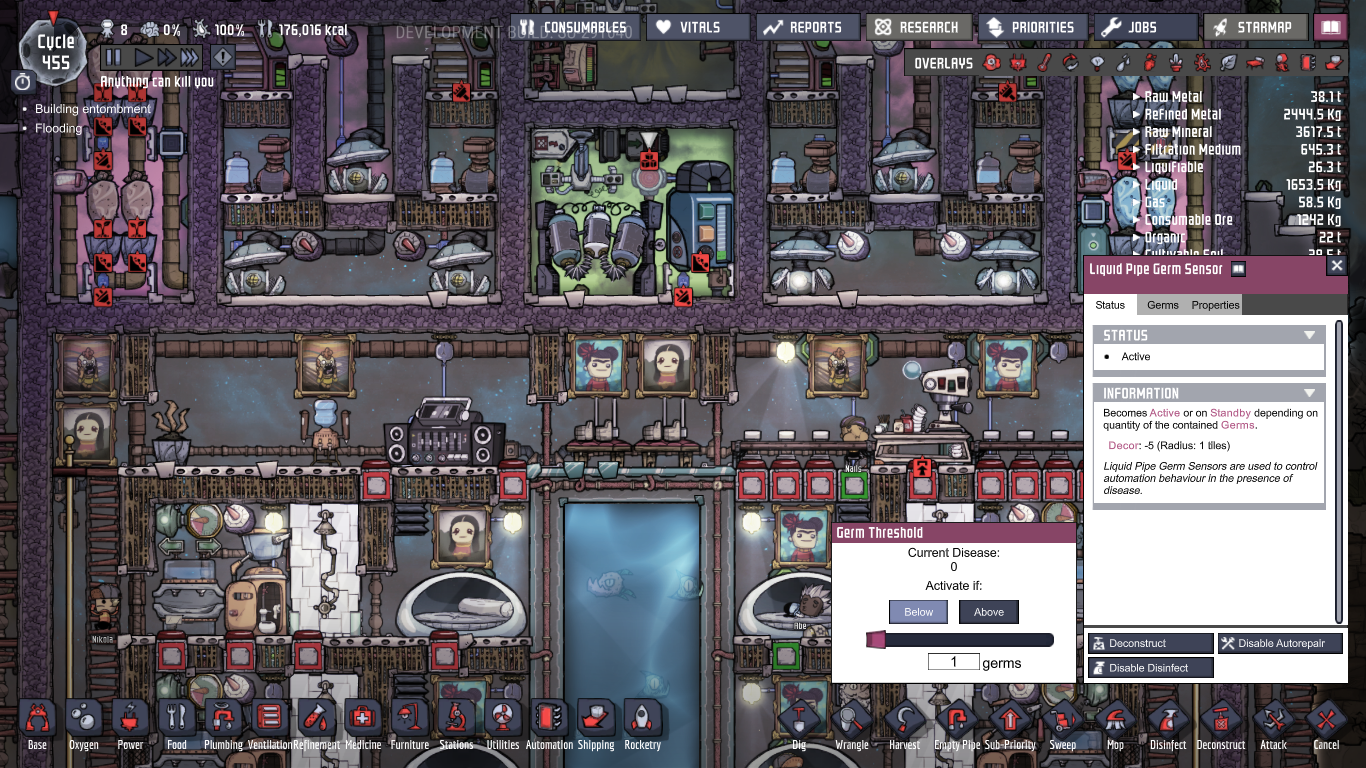
Task: Set germ threshold to activate Above
Action: coord(988,611)
